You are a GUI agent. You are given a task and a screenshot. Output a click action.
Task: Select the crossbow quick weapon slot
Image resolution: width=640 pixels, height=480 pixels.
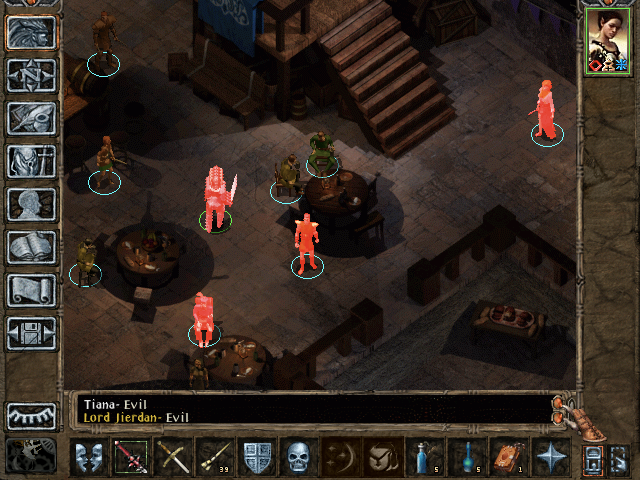173,458
